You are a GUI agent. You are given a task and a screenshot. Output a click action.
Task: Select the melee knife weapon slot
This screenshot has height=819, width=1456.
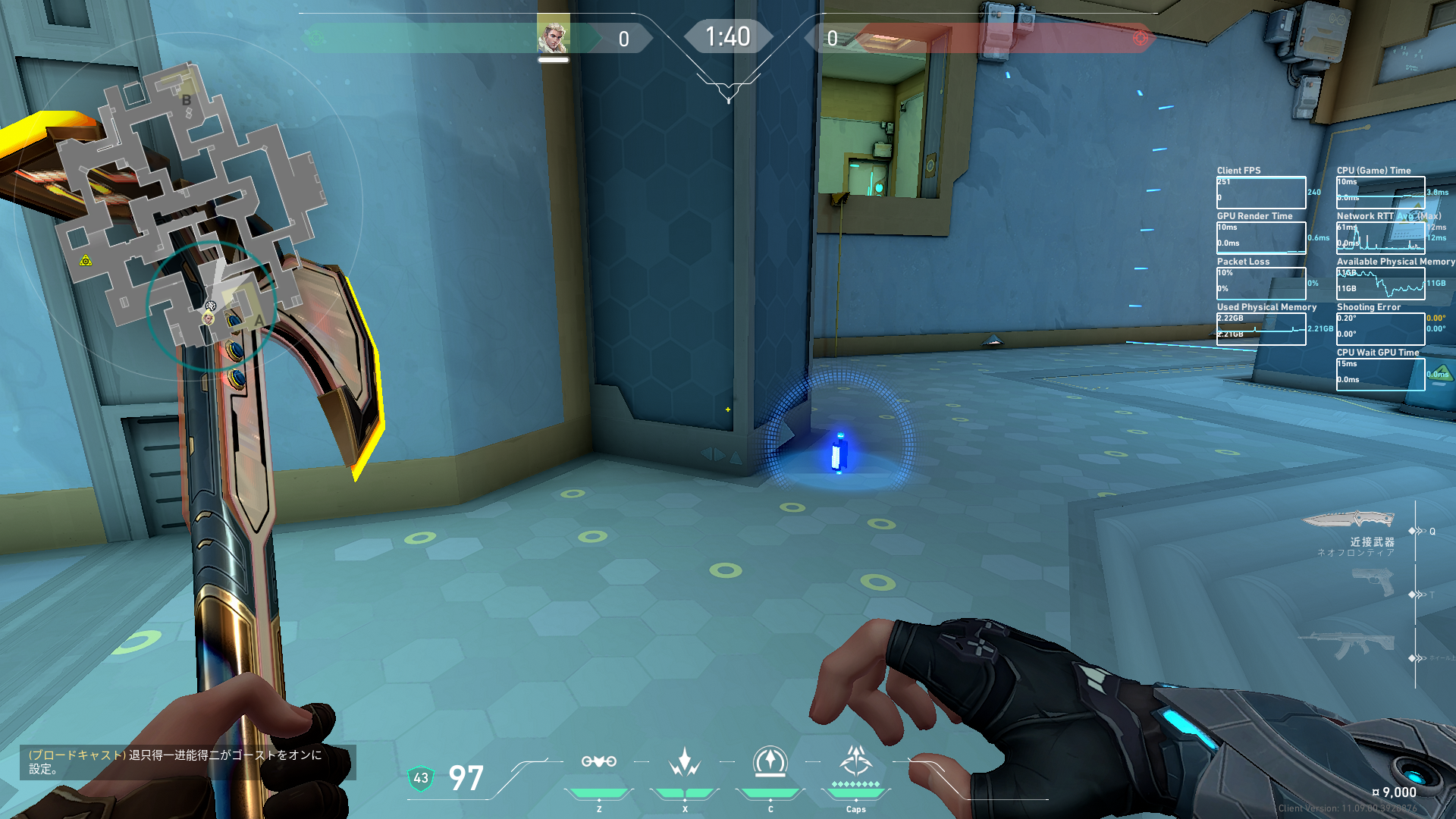pos(1348,520)
